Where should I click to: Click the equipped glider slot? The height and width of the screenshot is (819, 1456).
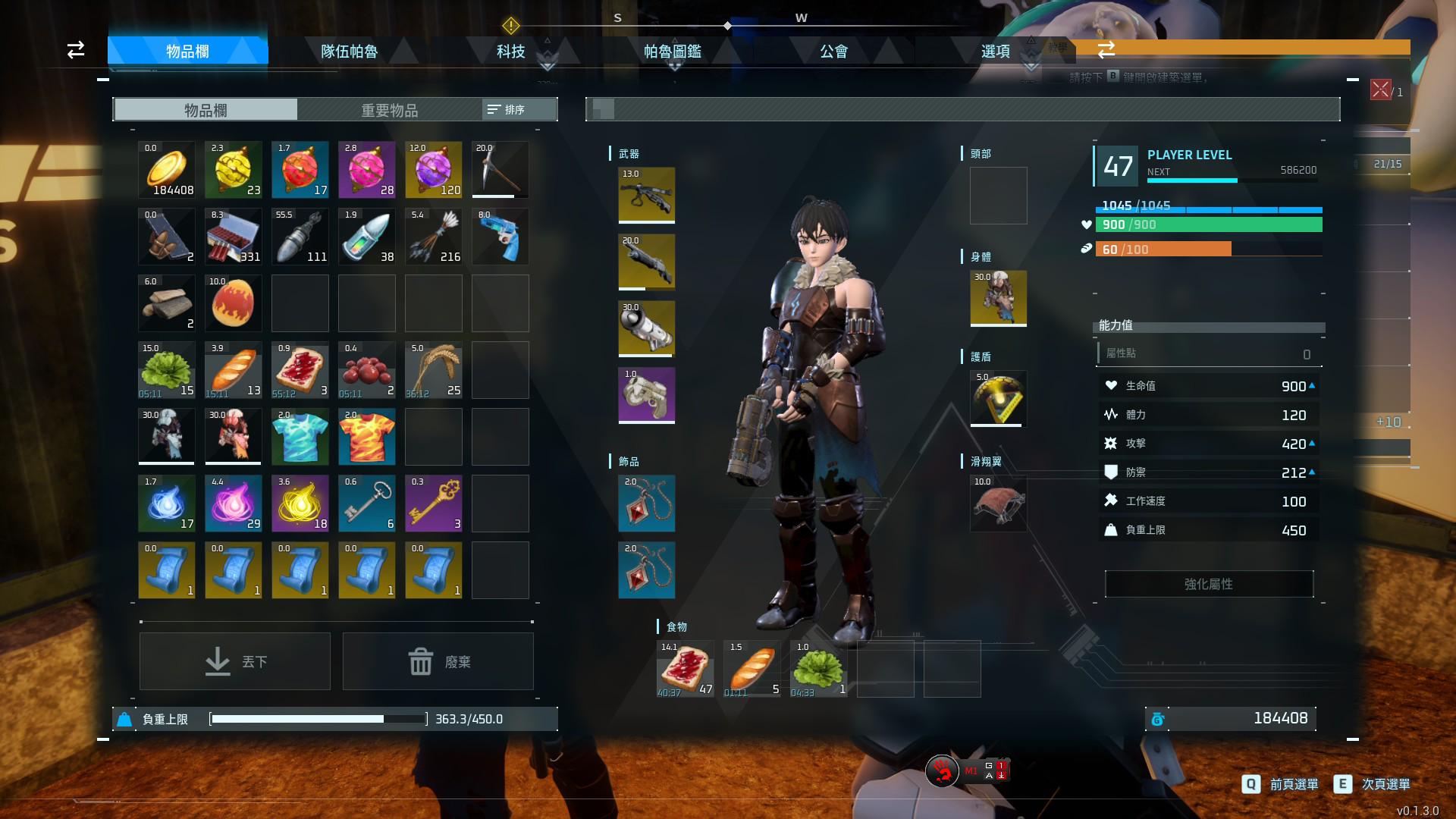[999, 504]
